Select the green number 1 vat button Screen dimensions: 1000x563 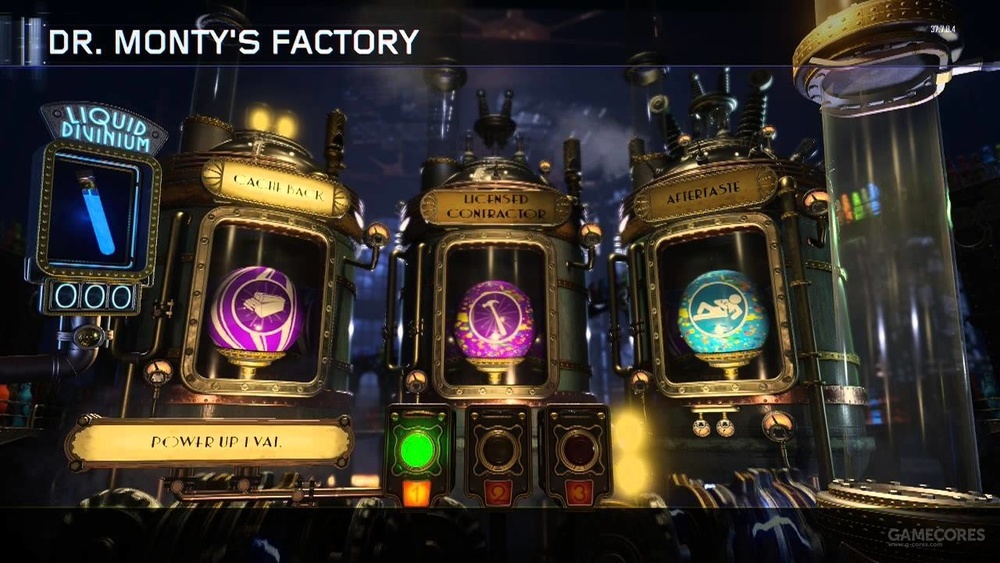click(419, 451)
